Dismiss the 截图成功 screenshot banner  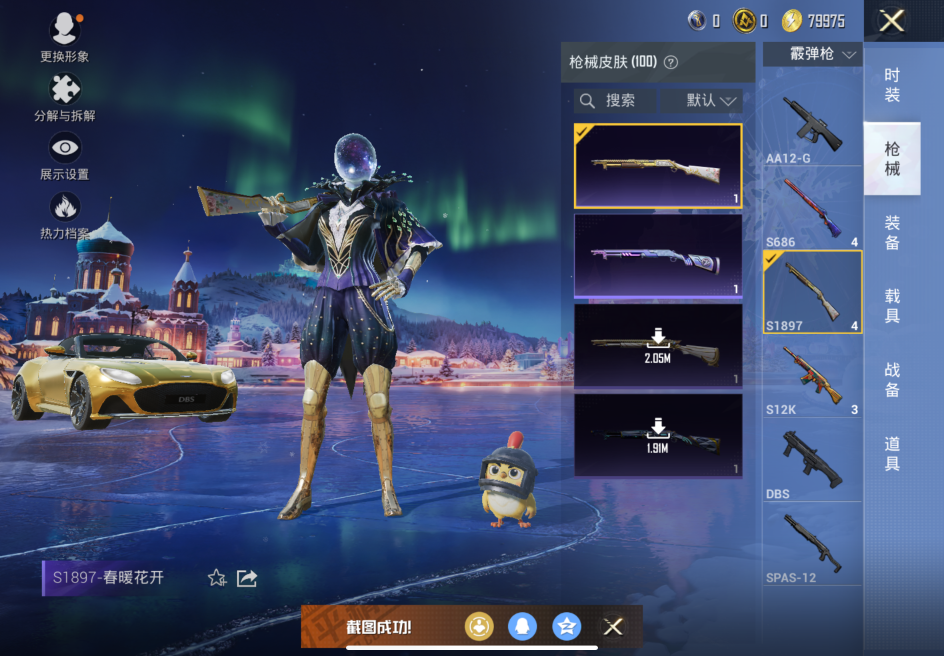point(613,627)
